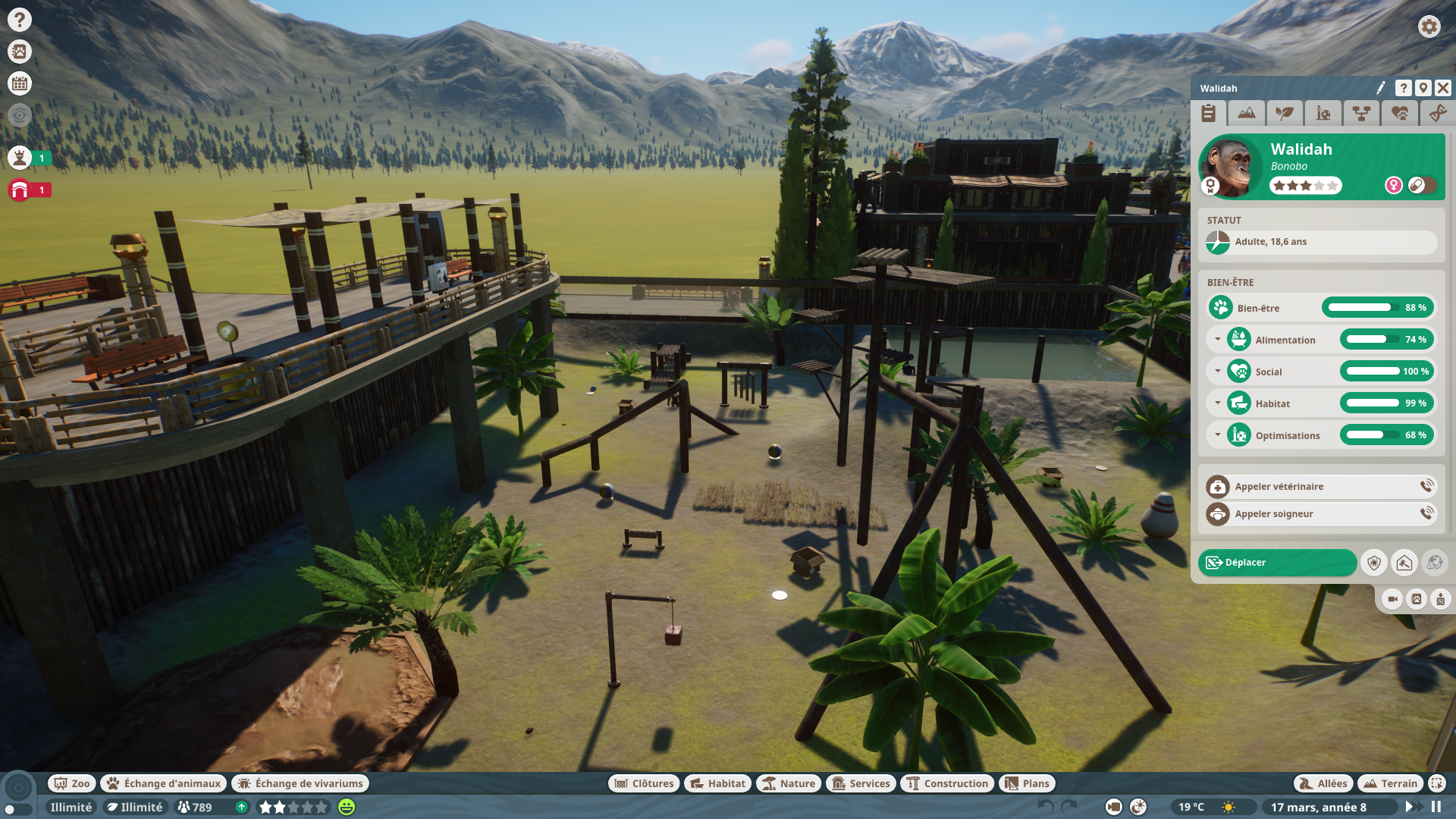This screenshot has width=1456, height=819.
Task: Open Échange d'animaux market
Action: (164, 783)
